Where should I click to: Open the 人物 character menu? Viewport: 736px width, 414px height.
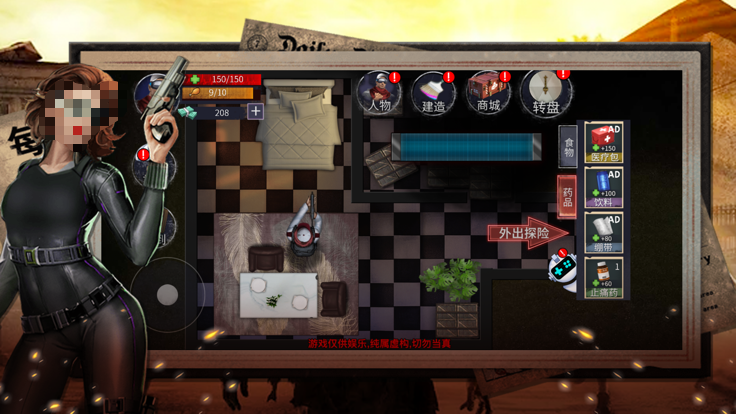click(380, 92)
